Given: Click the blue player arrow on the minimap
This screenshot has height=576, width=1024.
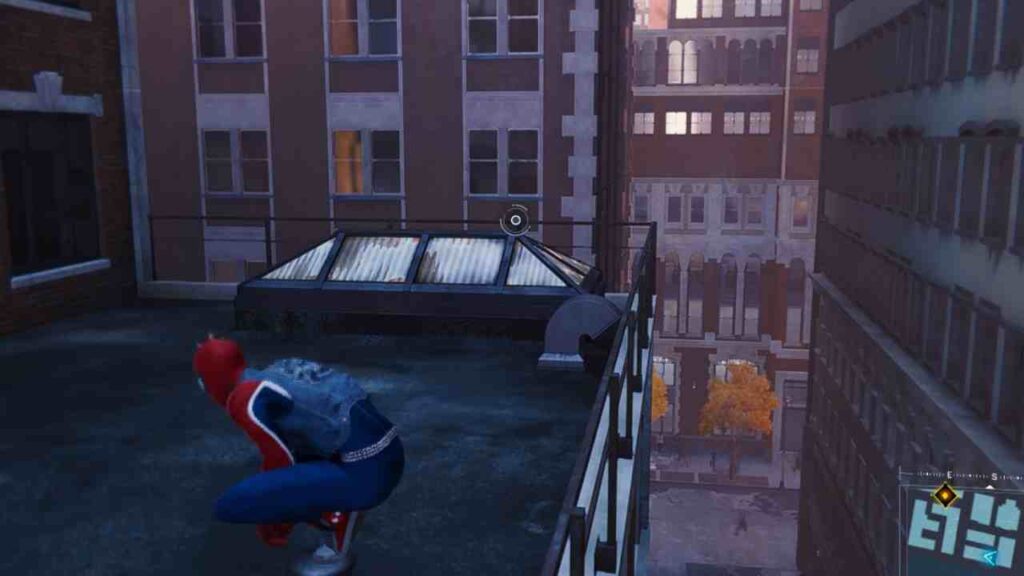Looking at the screenshot, I should coord(992,555).
